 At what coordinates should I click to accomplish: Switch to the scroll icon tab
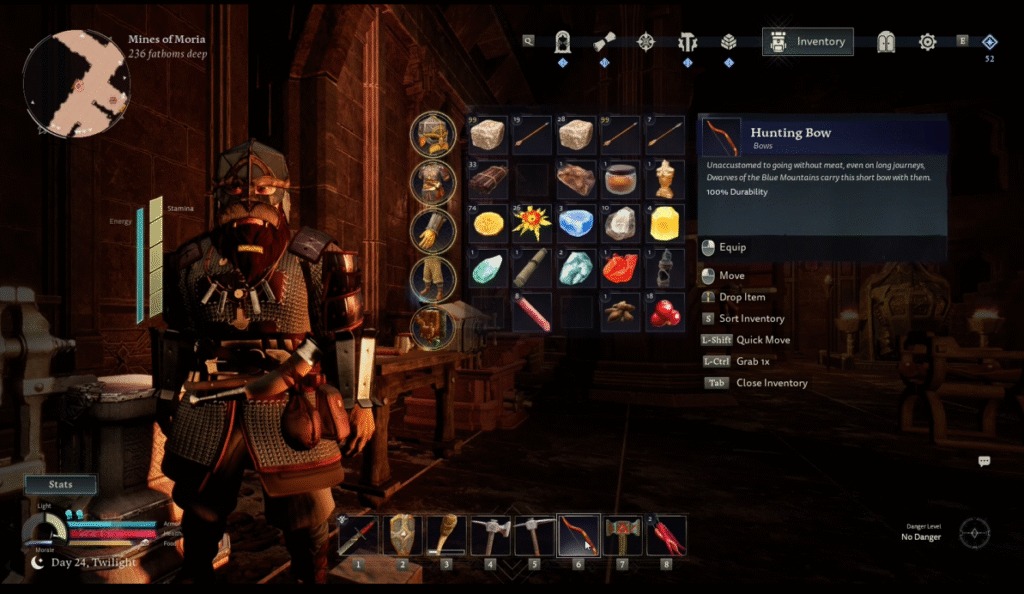click(604, 42)
